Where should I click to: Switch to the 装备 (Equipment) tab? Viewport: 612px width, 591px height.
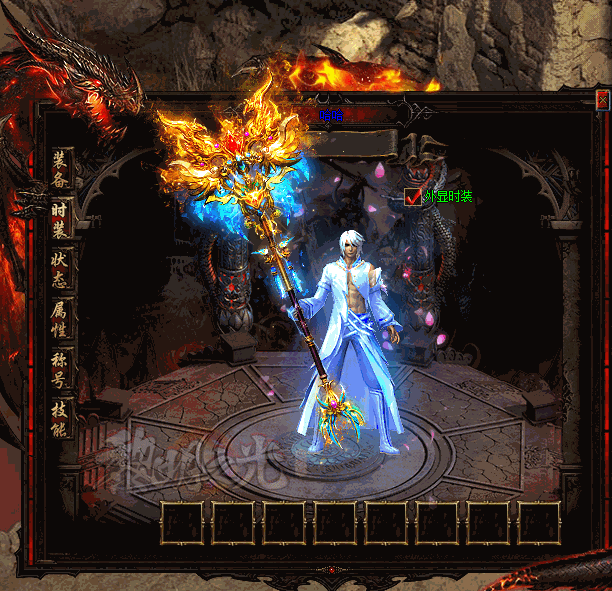click(x=60, y=168)
